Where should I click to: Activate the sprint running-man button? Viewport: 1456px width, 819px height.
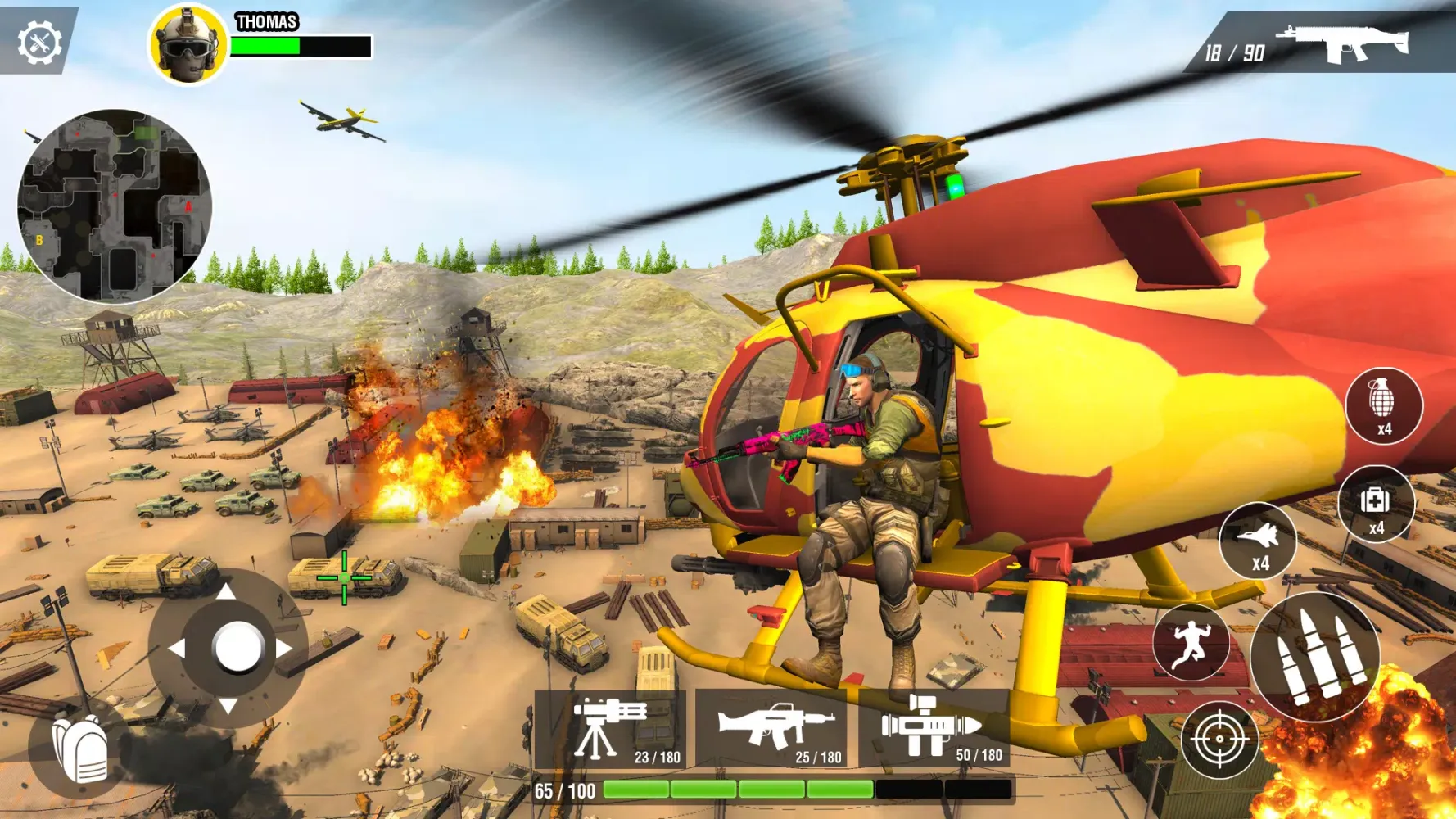(x=1191, y=643)
